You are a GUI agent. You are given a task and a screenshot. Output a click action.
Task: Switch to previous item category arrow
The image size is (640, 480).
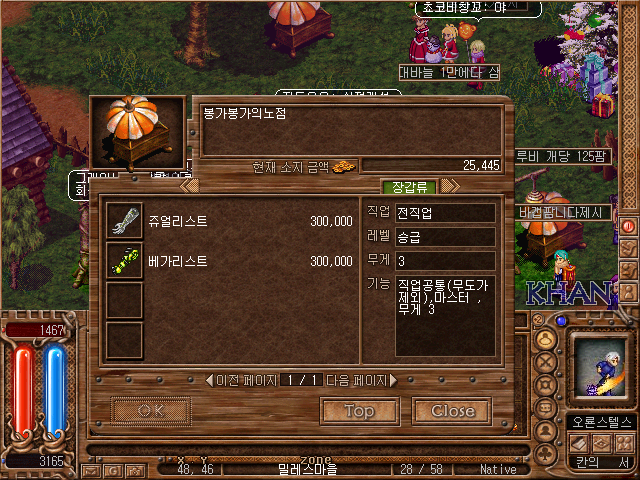coord(189,186)
